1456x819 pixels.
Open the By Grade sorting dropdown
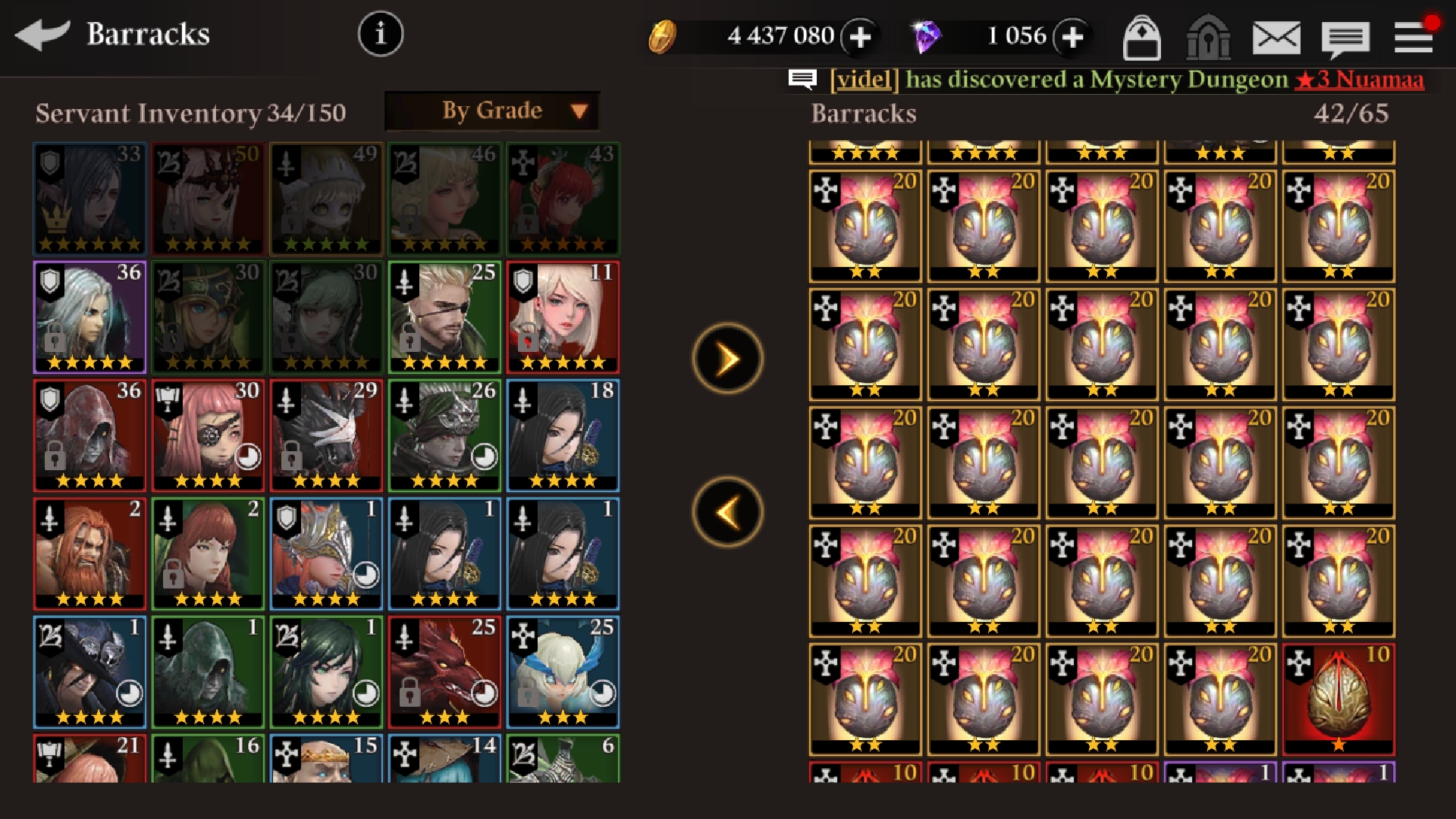(491, 111)
